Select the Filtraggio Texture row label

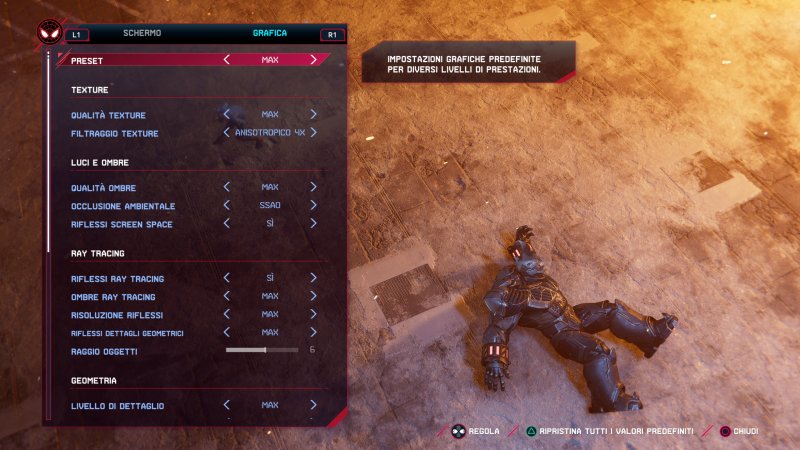114,133
